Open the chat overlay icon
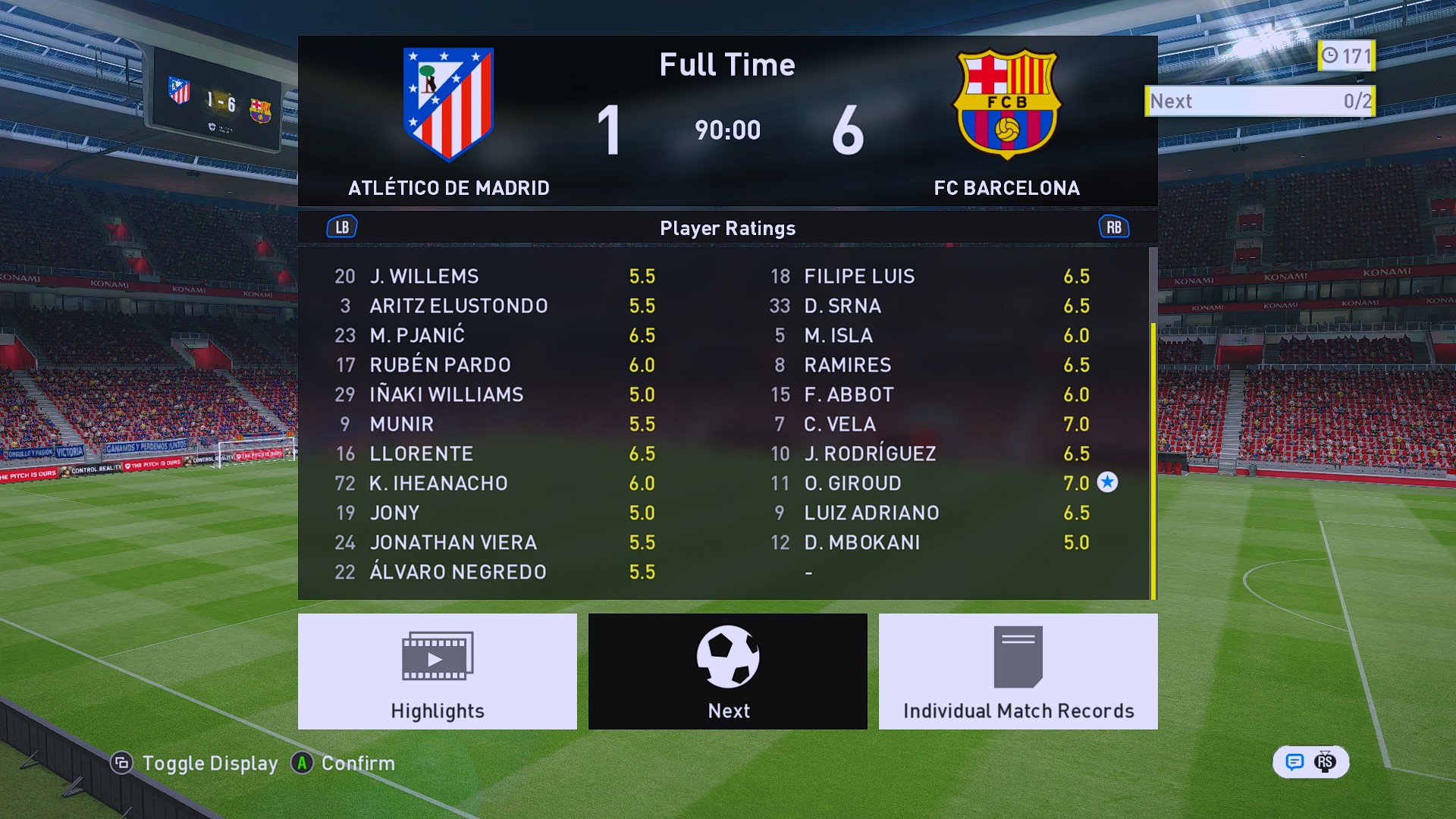Screen dimensions: 1456x819 coord(1294,762)
